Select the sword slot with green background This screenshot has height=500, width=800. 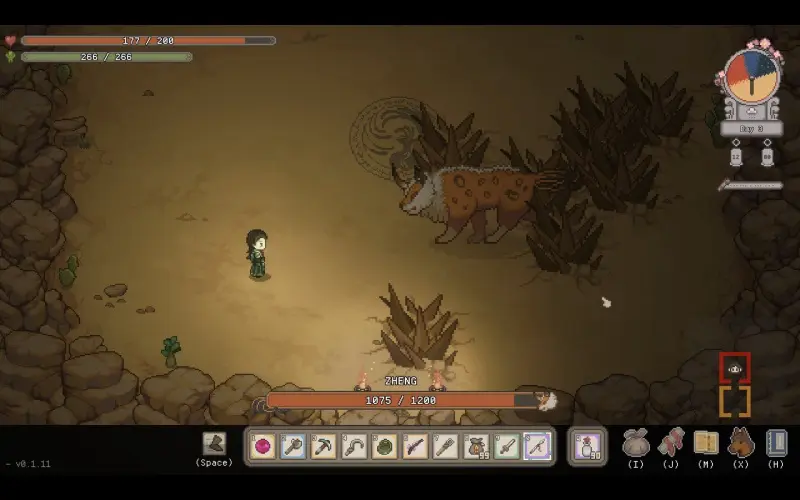[507, 446]
